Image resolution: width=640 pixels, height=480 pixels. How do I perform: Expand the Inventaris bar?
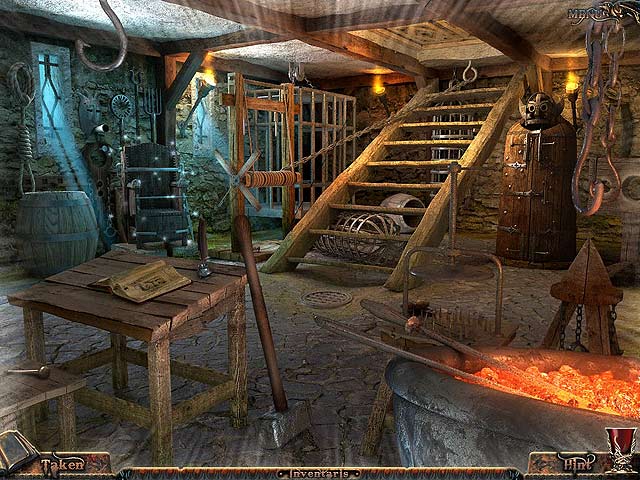tap(320, 473)
